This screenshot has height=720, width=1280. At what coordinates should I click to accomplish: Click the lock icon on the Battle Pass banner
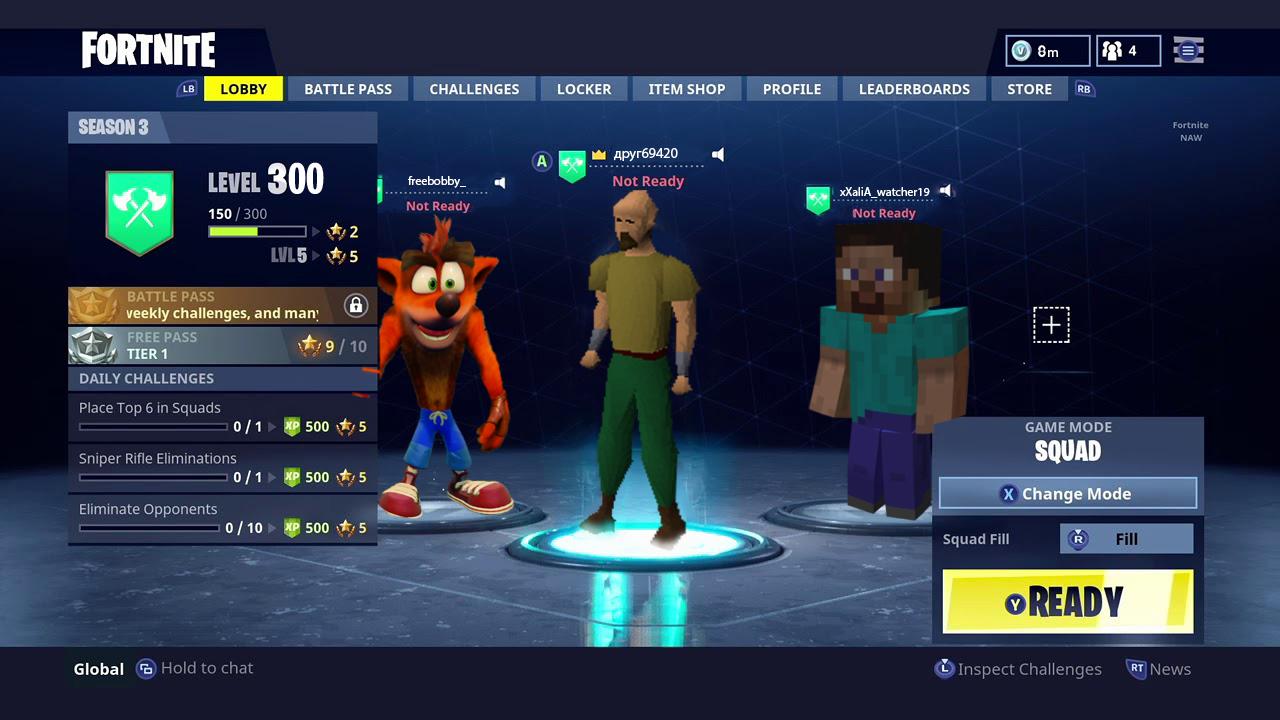pos(356,305)
